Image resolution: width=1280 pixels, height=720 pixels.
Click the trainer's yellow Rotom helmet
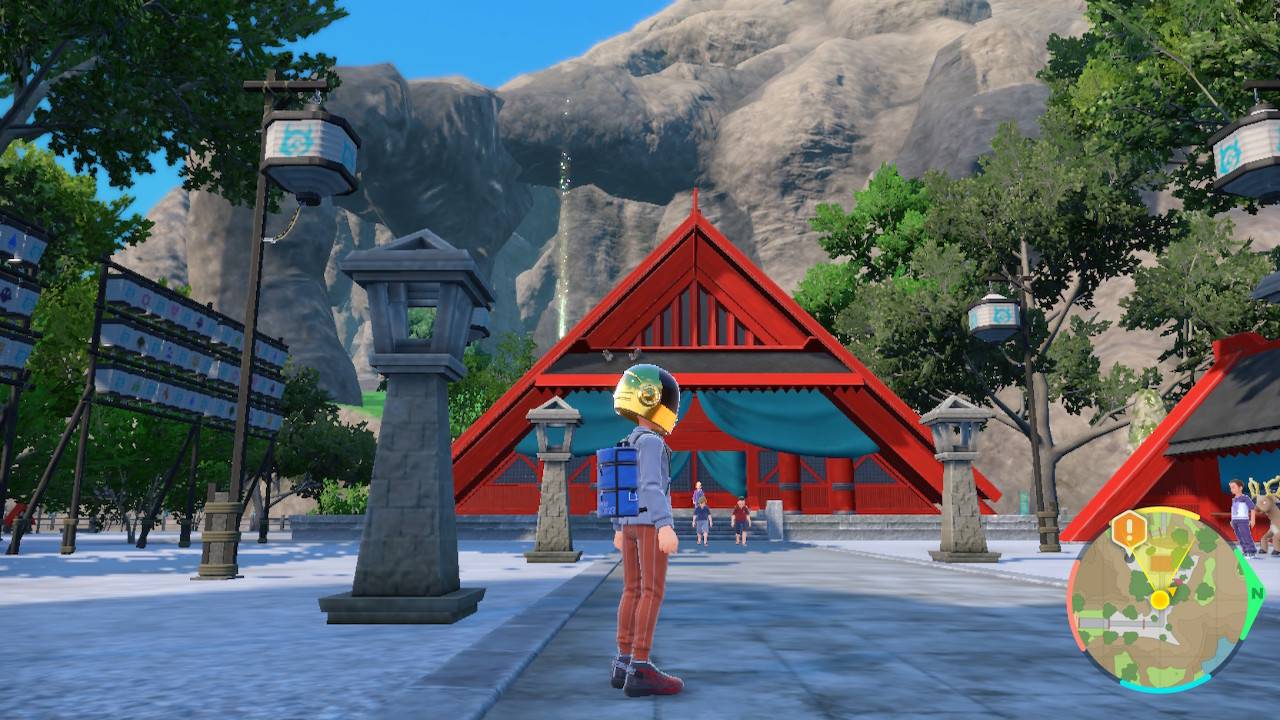coord(647,398)
